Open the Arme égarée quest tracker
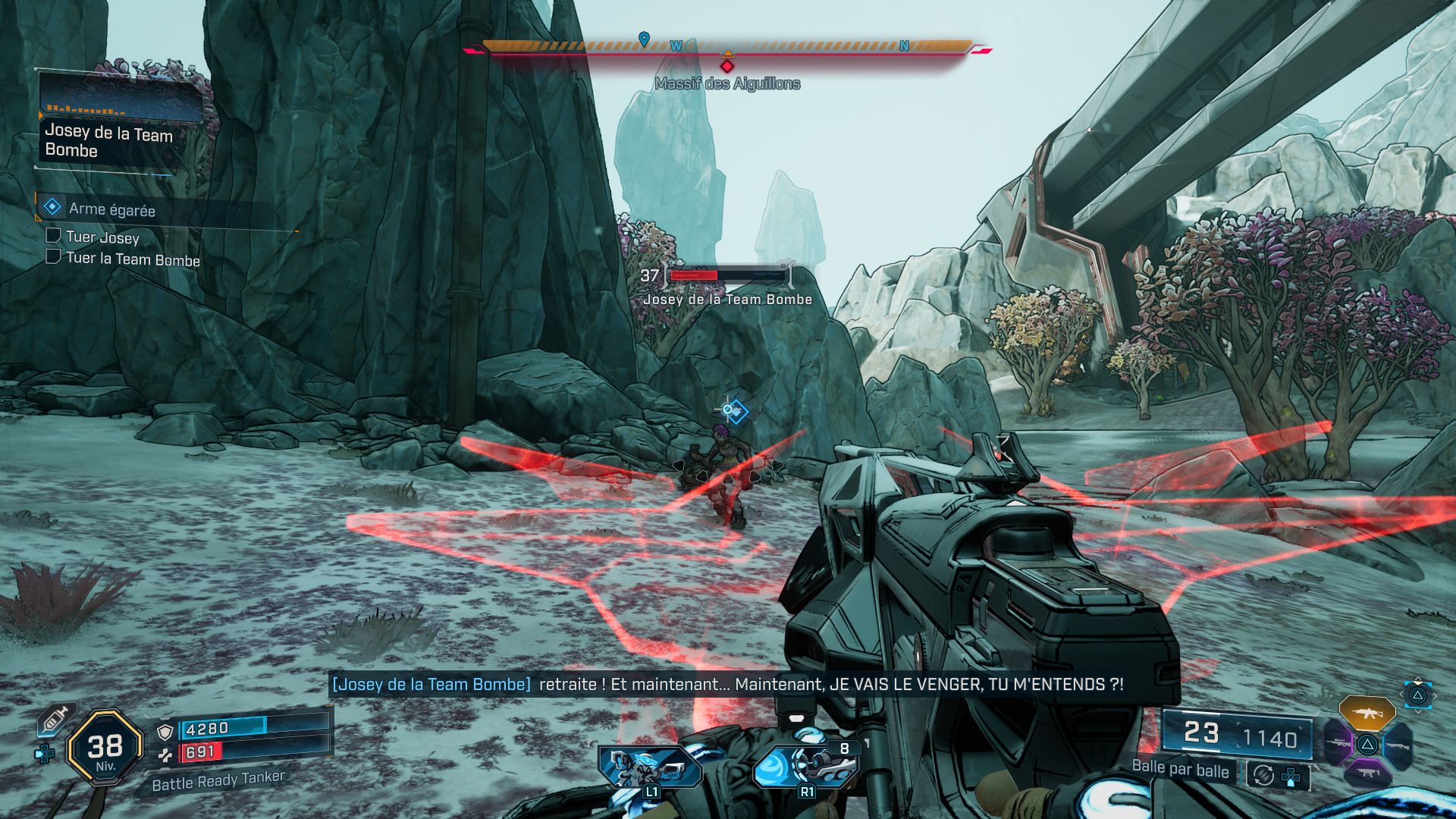The image size is (1456, 819). click(111, 209)
